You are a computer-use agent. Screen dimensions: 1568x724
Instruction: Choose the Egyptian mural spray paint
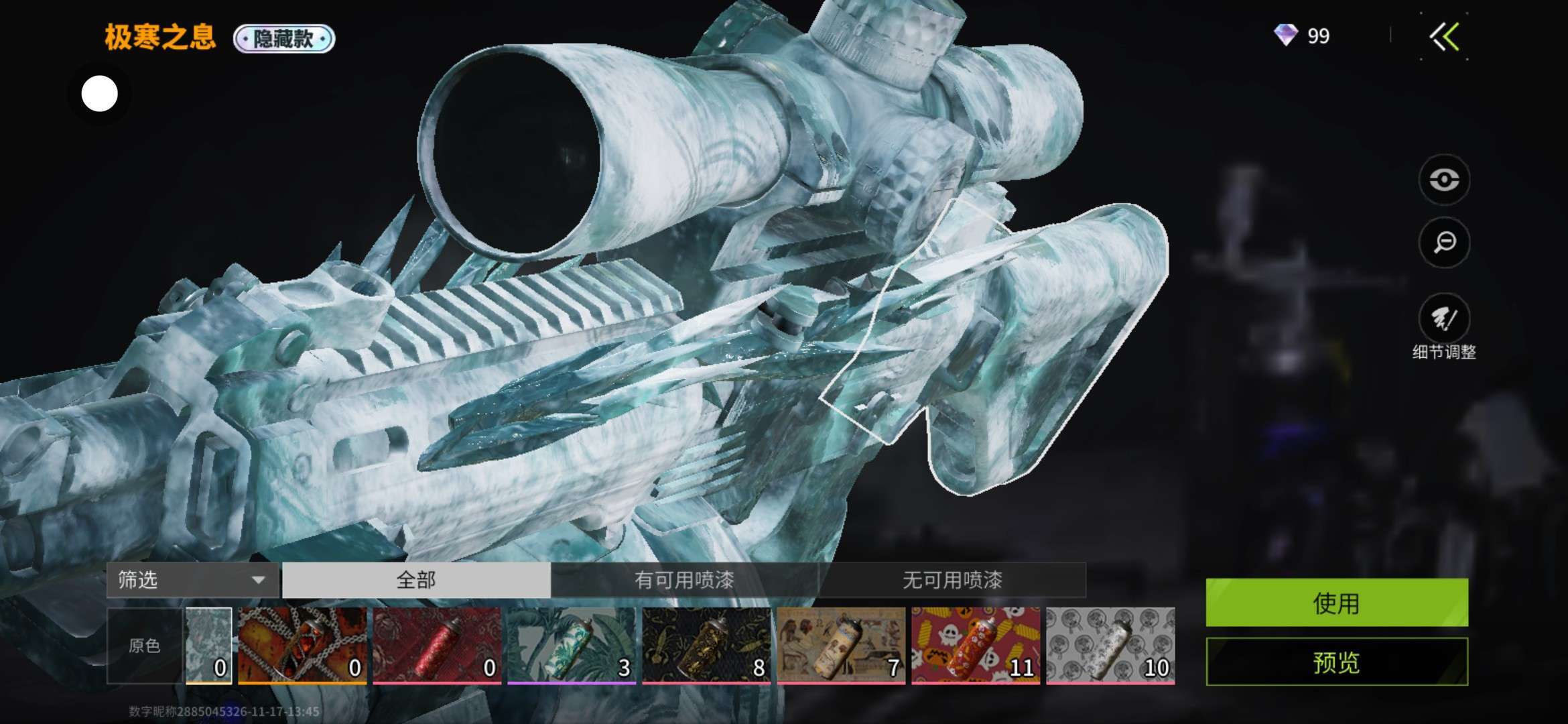tap(841, 646)
